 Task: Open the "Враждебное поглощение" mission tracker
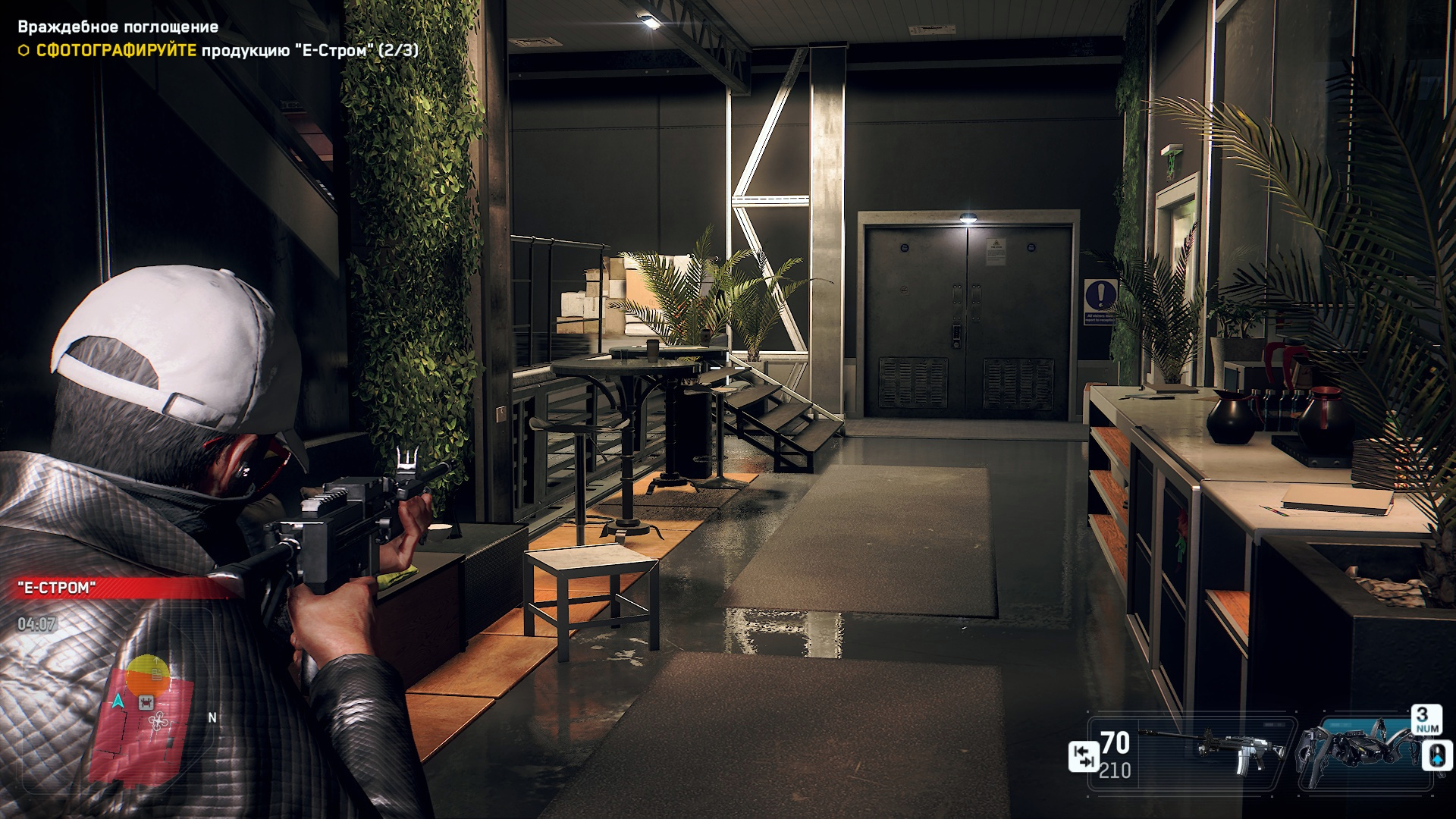[118, 27]
